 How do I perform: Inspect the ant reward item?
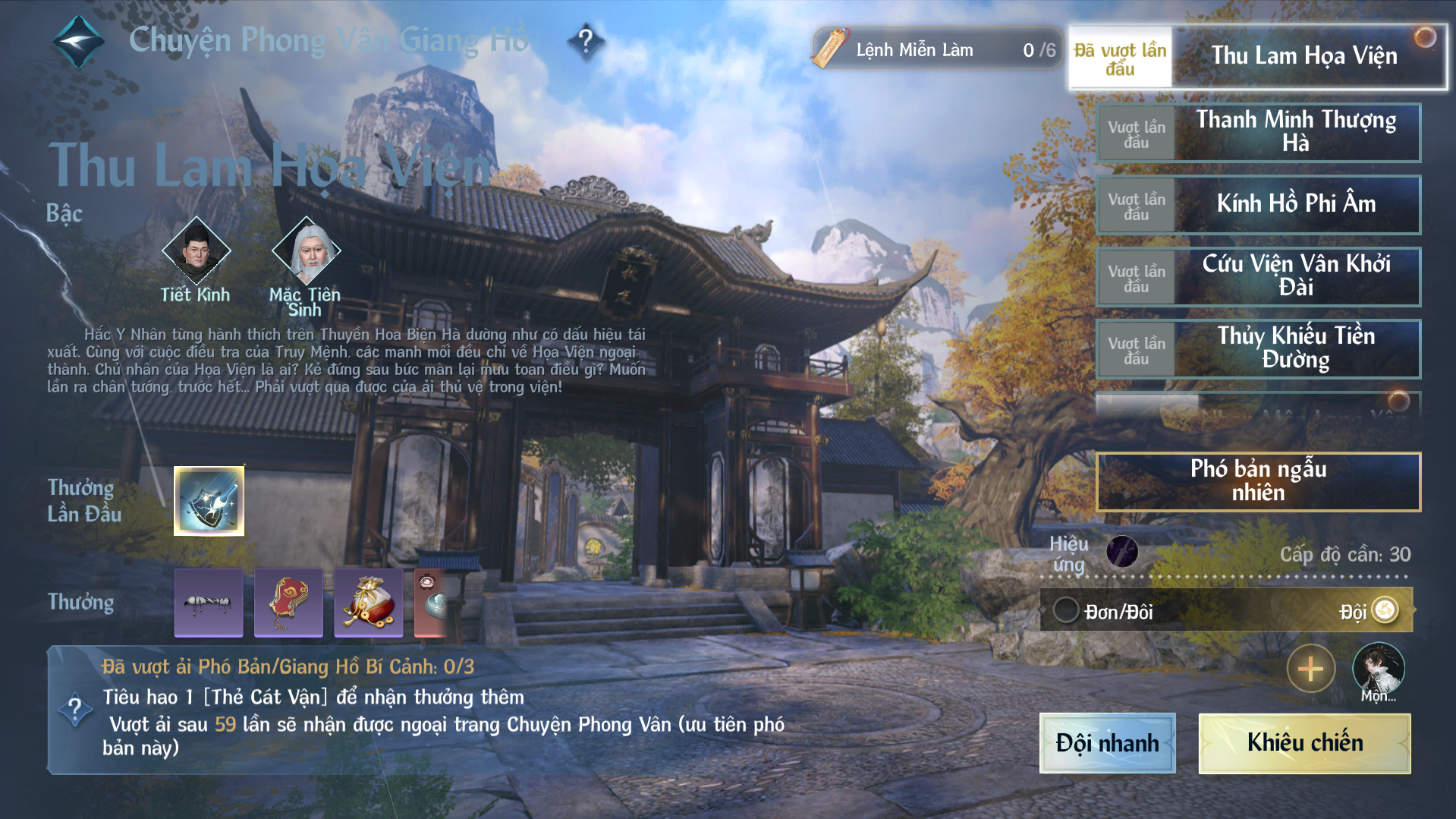pyautogui.click(x=209, y=603)
